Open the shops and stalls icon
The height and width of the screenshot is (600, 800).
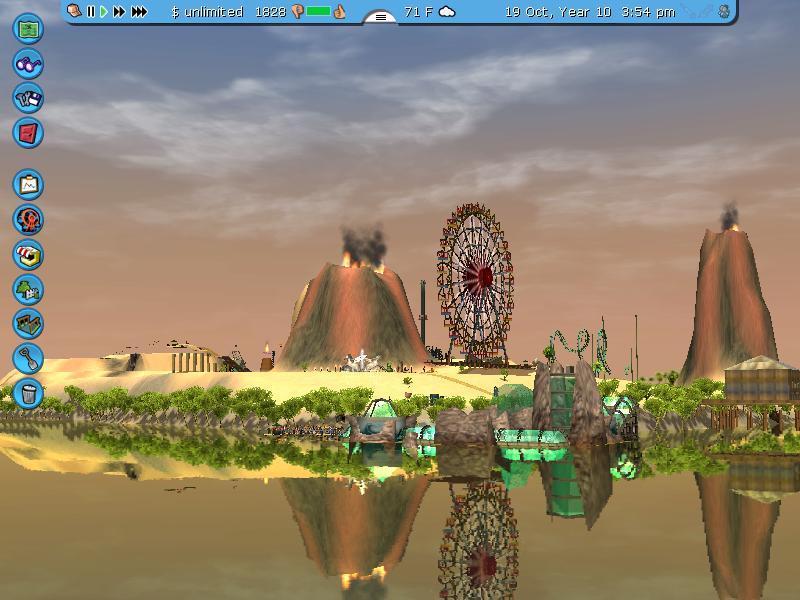click(x=28, y=255)
